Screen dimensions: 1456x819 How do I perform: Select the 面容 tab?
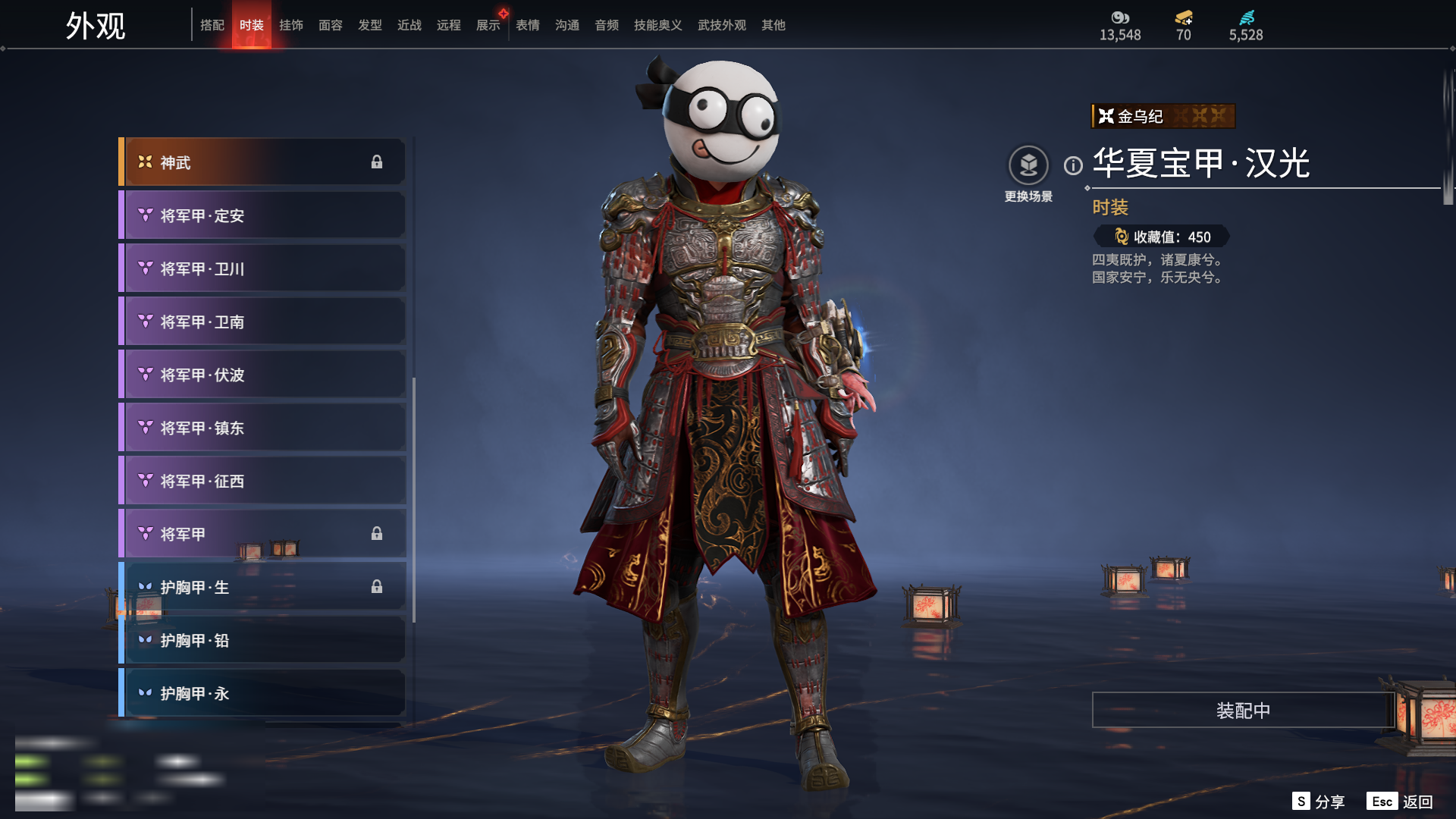pos(331,25)
